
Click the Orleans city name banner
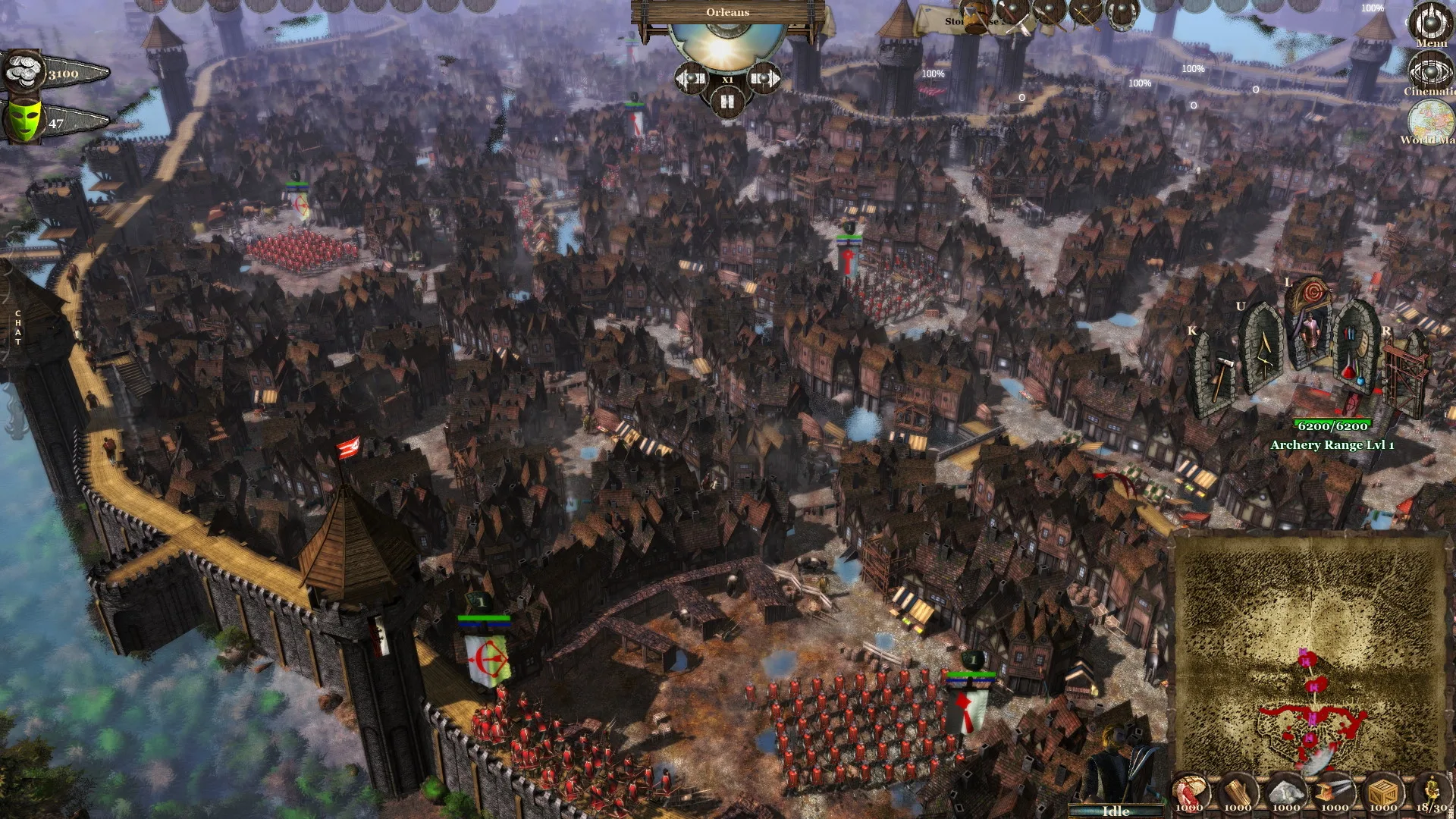(726, 12)
